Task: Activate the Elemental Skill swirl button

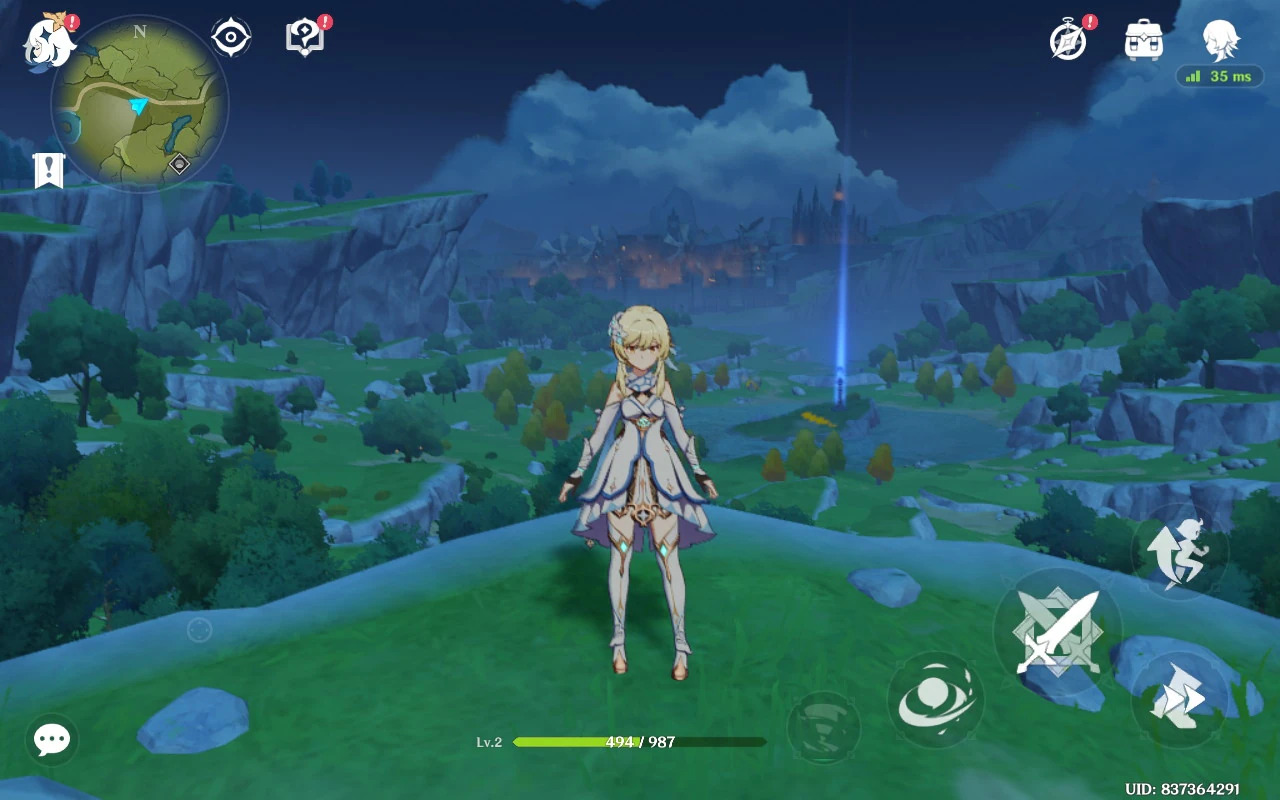Action: click(x=935, y=700)
